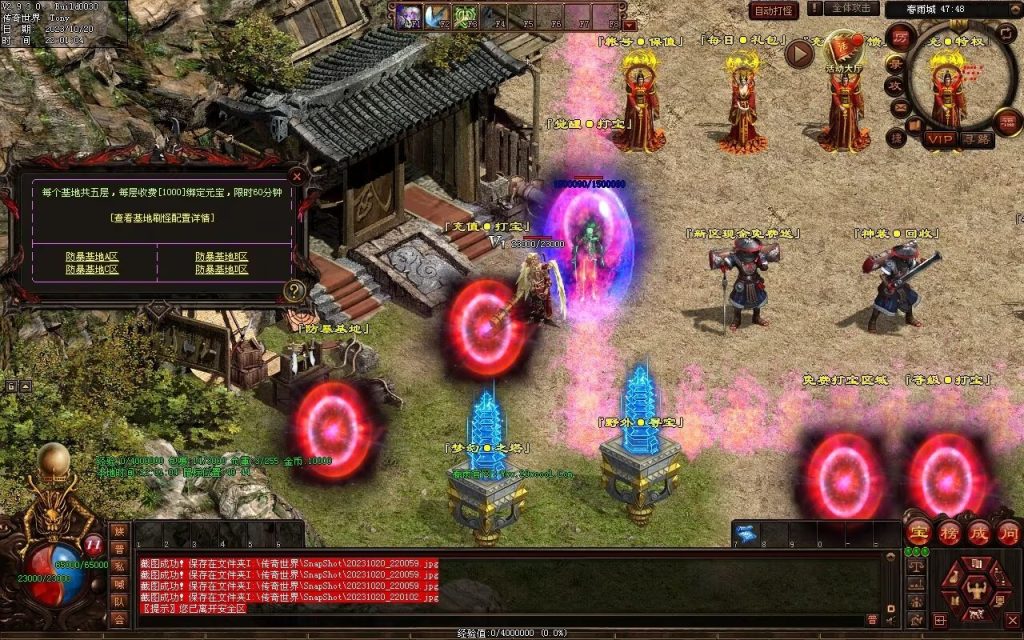Show the 榜 ranking round button

[x=948, y=531]
